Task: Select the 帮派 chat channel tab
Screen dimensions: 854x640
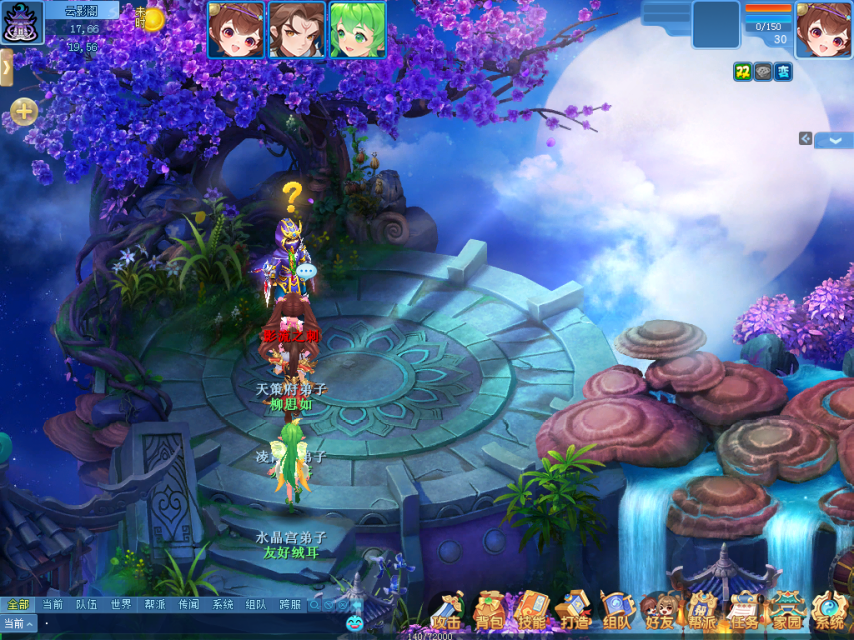Action: pyautogui.click(x=154, y=604)
